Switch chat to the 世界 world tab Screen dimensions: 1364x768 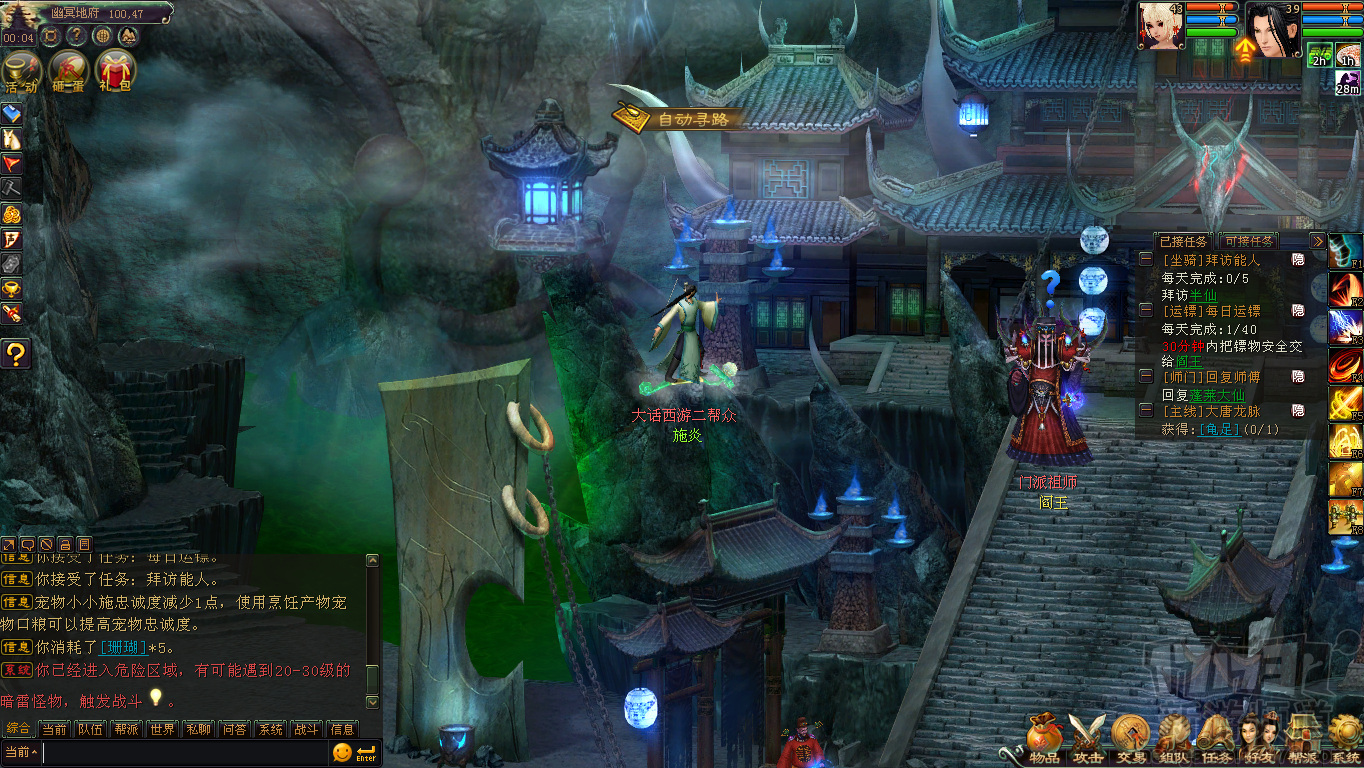coord(162,729)
